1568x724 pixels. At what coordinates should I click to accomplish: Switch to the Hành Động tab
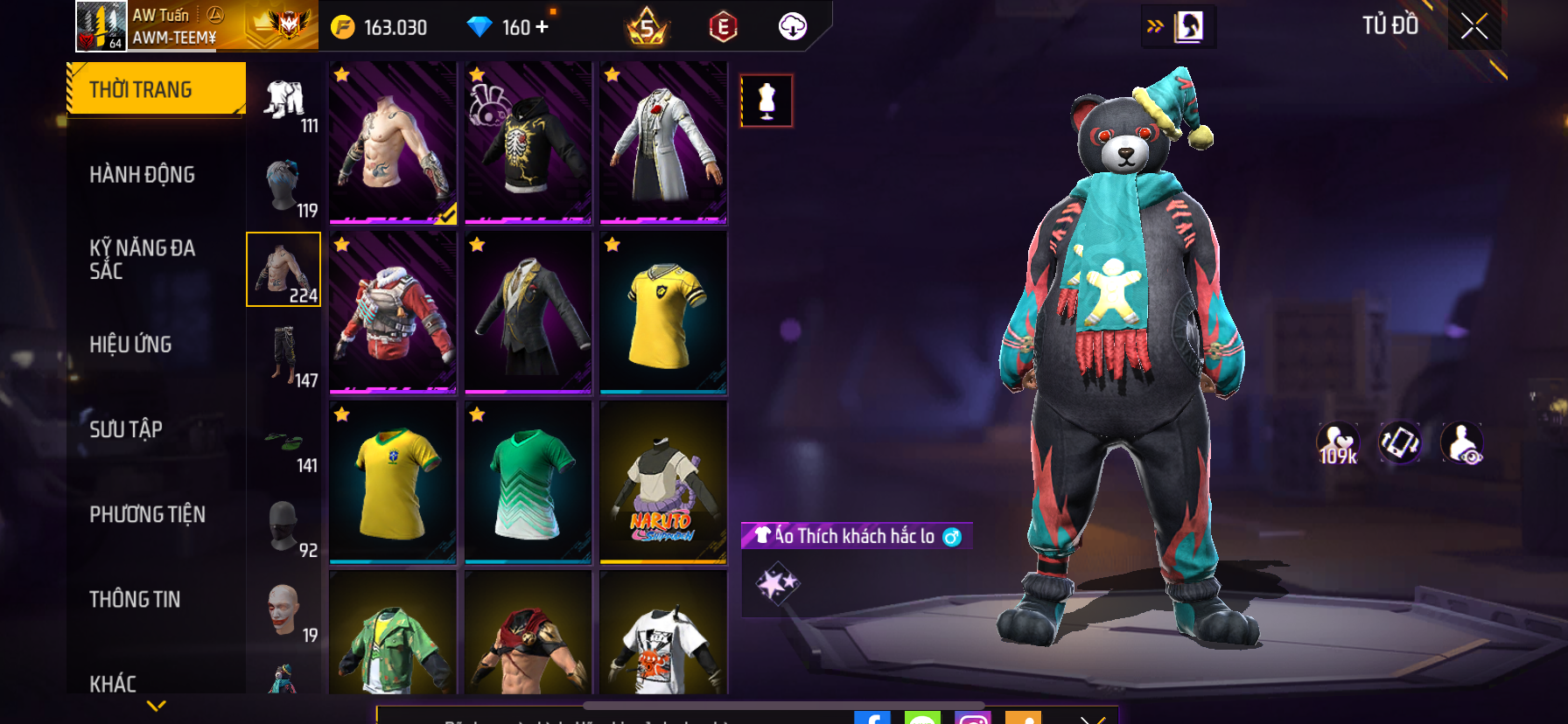click(142, 175)
